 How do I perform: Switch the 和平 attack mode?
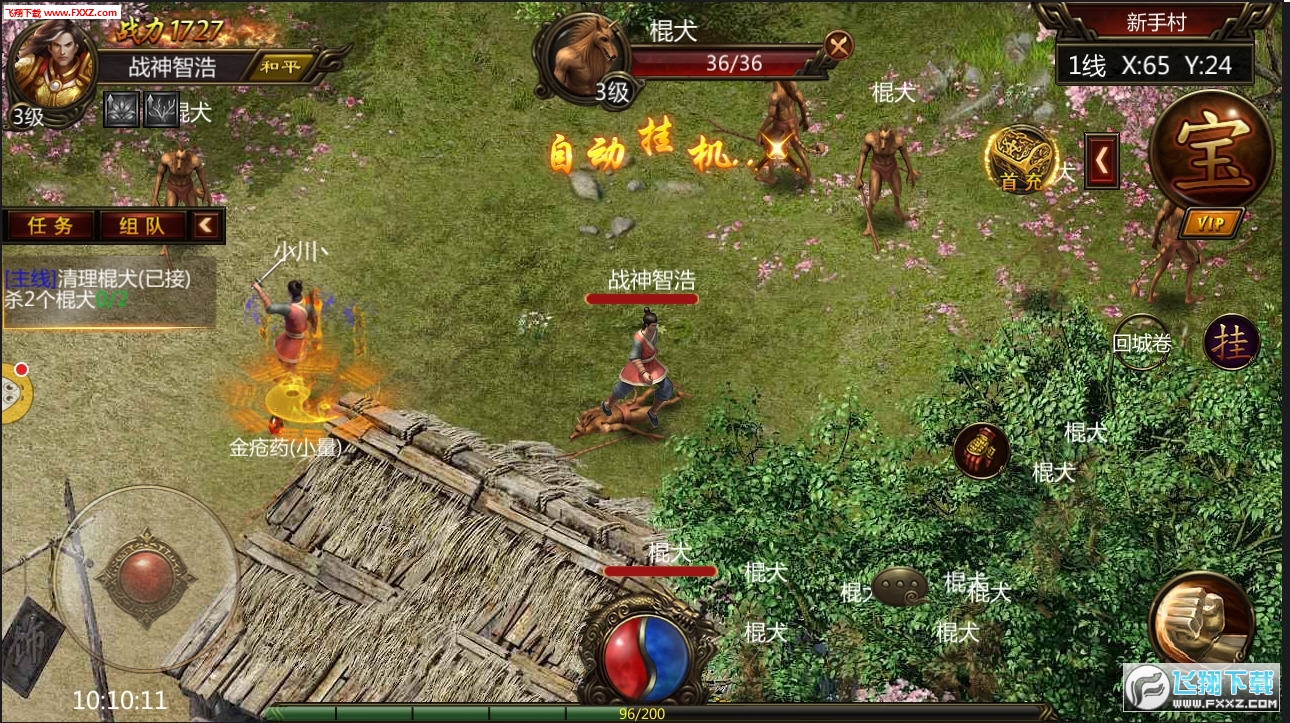pos(285,67)
